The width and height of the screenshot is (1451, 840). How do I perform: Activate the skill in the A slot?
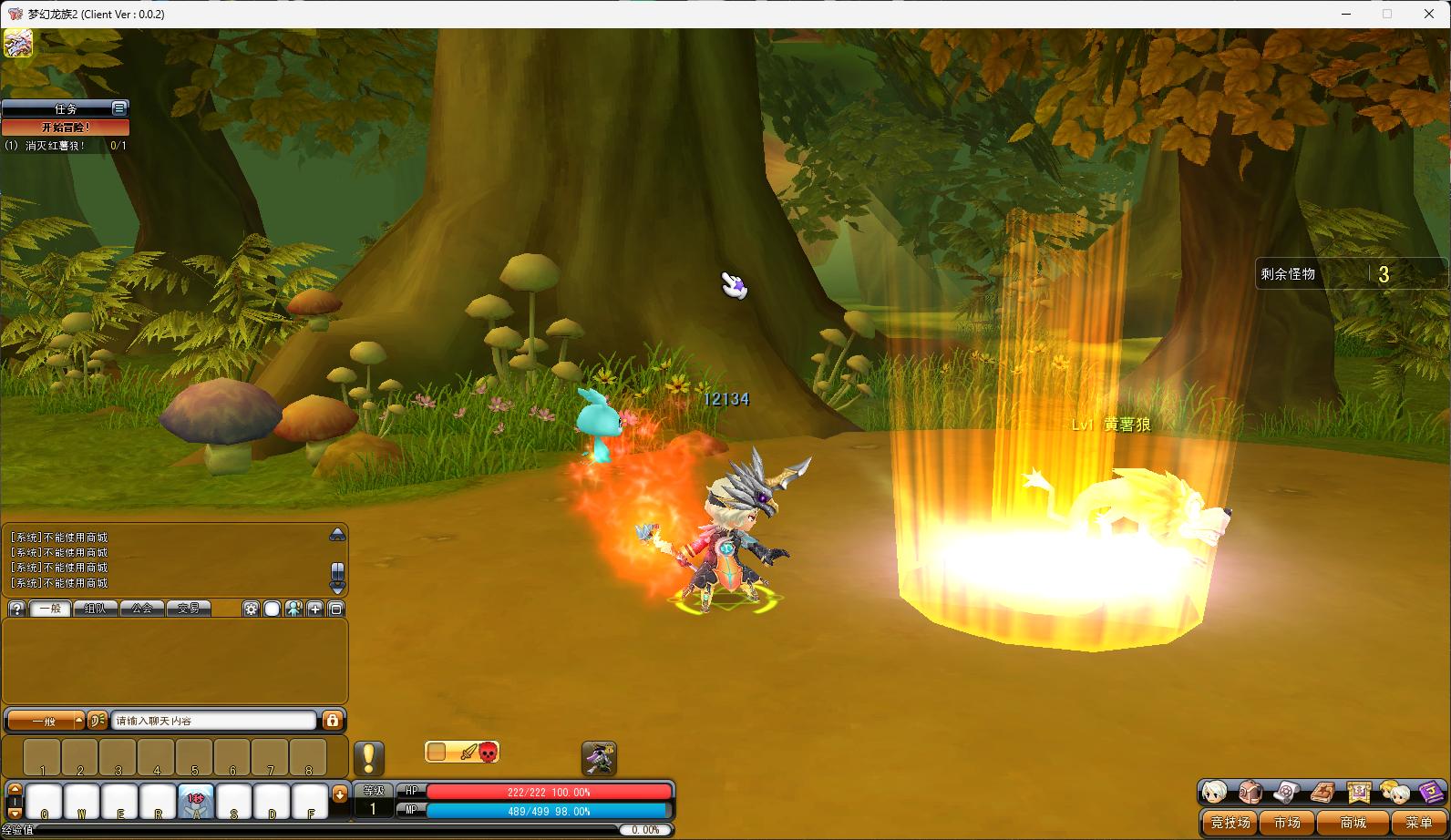(196, 801)
